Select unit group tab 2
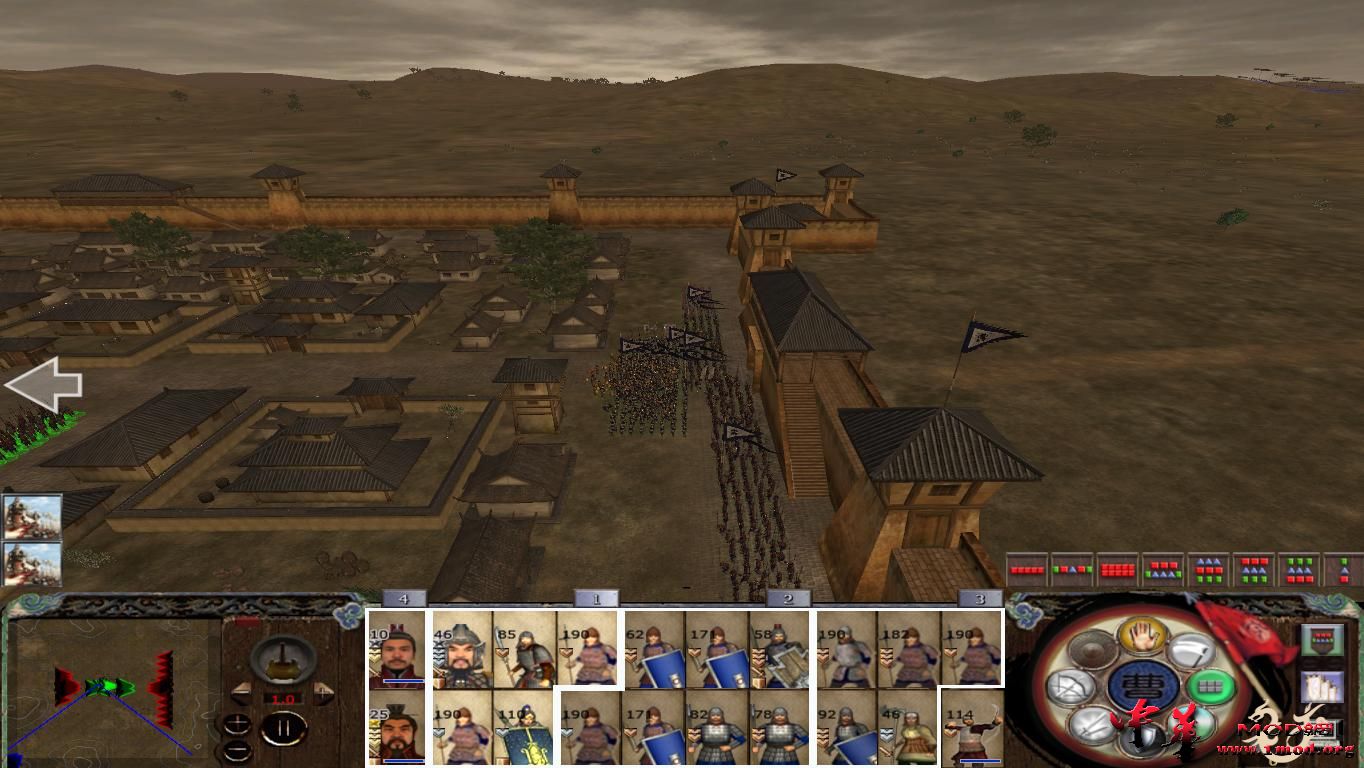Screen dimensions: 1364x768 [790, 597]
